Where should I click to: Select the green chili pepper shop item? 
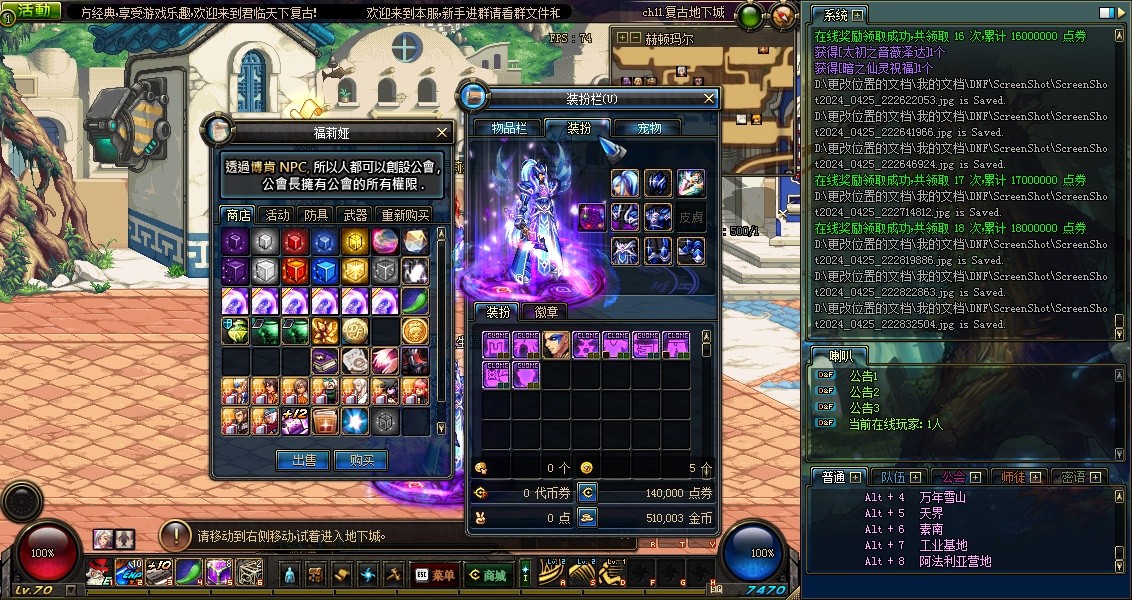(415, 301)
